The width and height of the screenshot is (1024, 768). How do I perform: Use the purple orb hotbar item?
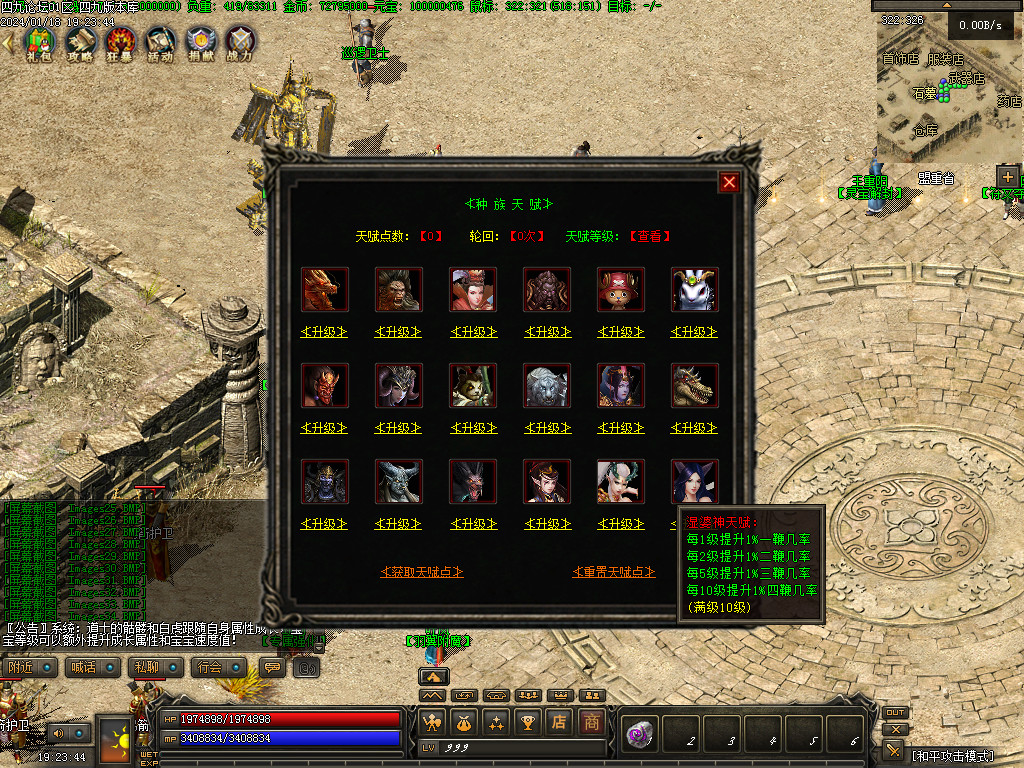click(x=636, y=736)
